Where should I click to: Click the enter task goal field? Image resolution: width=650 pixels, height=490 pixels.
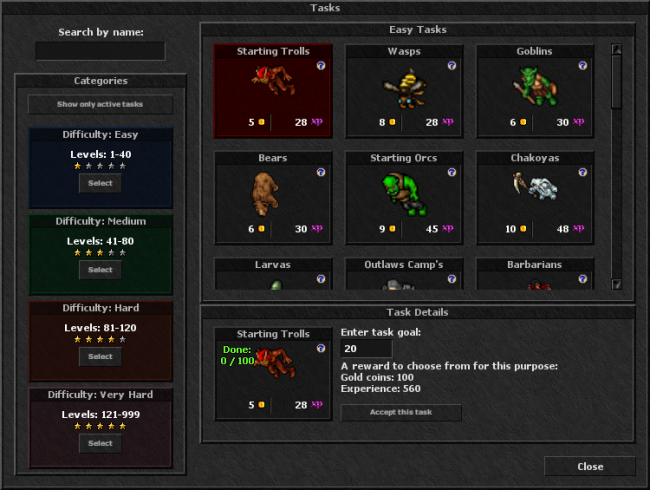pos(366,348)
